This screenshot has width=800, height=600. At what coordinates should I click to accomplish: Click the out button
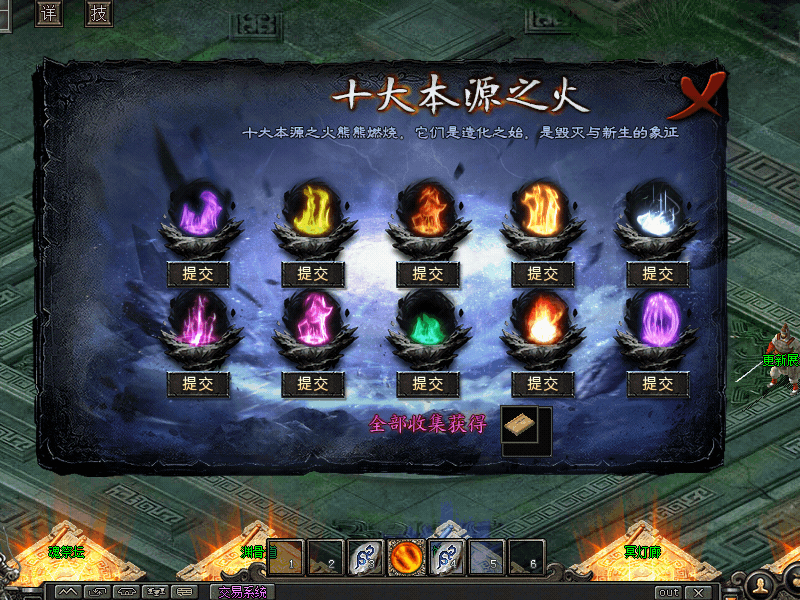pos(667,592)
